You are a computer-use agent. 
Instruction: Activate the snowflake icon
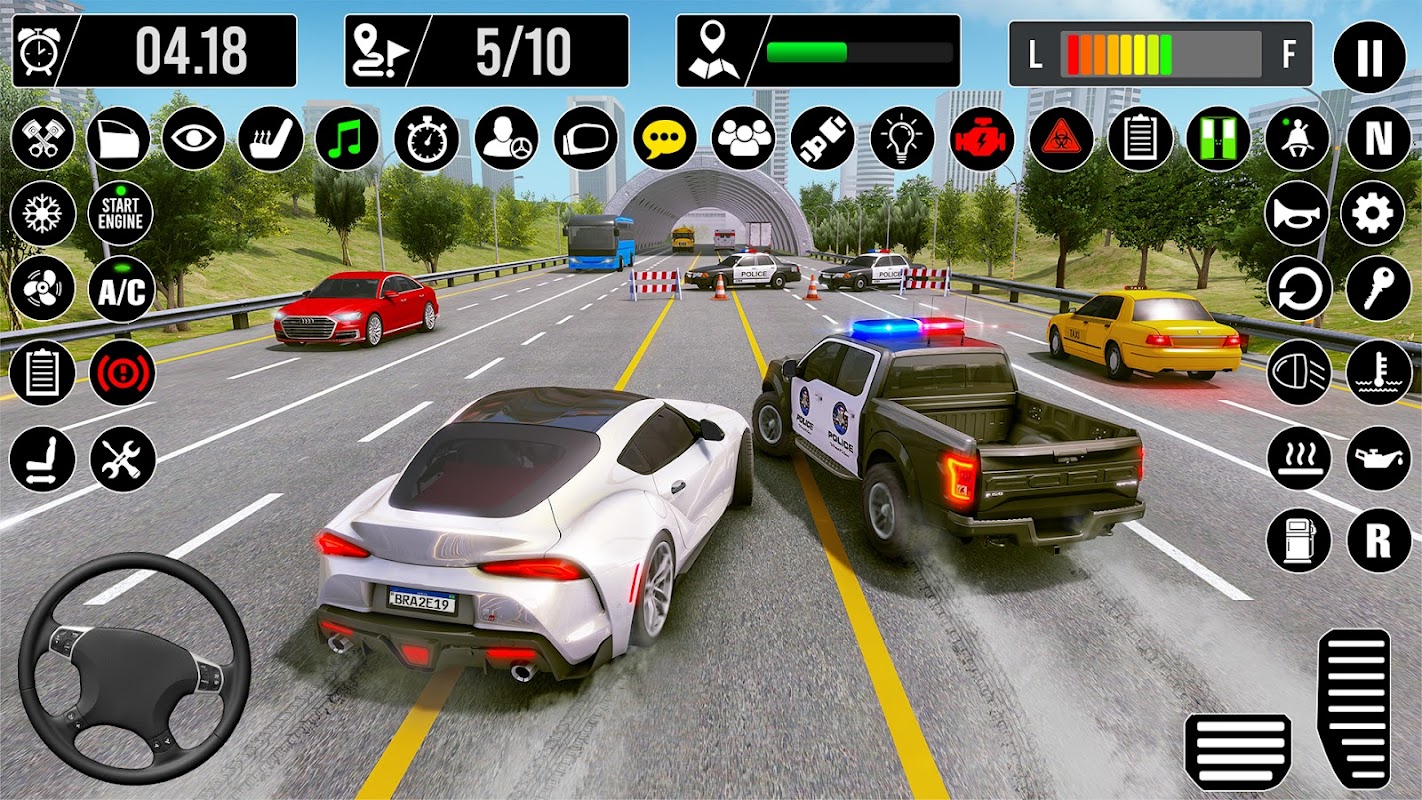tap(42, 214)
